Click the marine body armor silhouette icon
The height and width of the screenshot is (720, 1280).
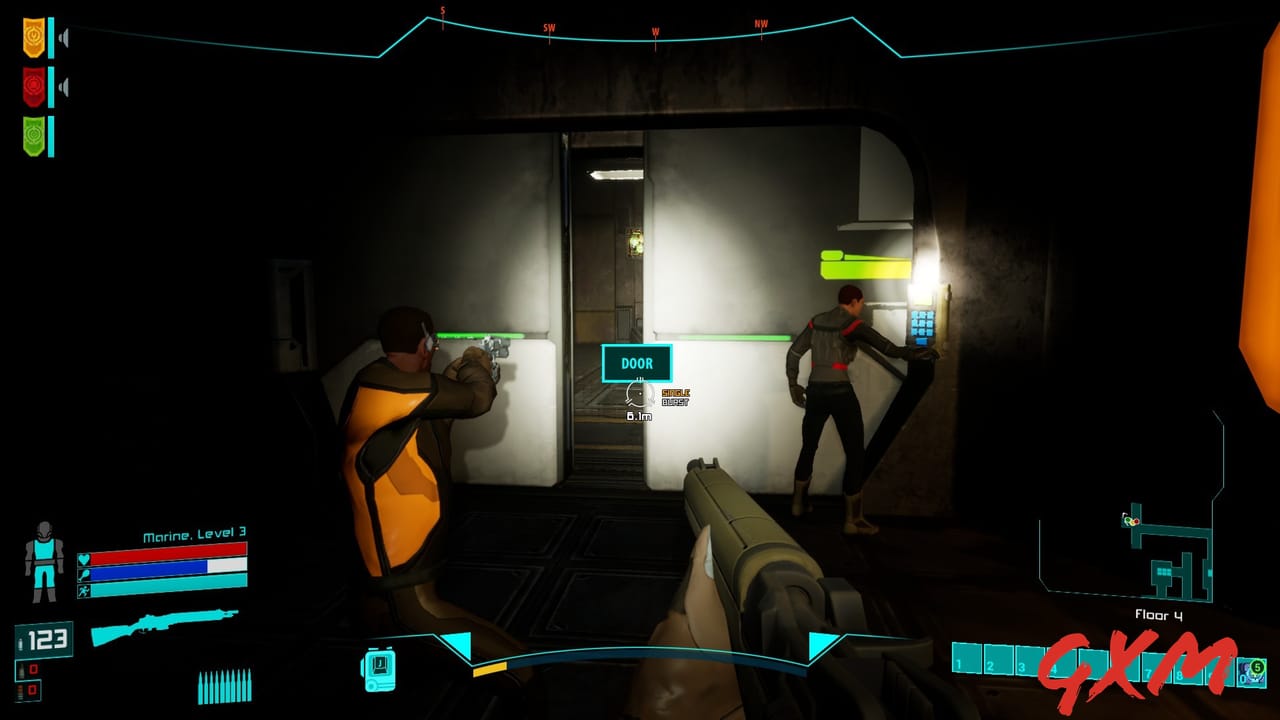[x=43, y=558]
